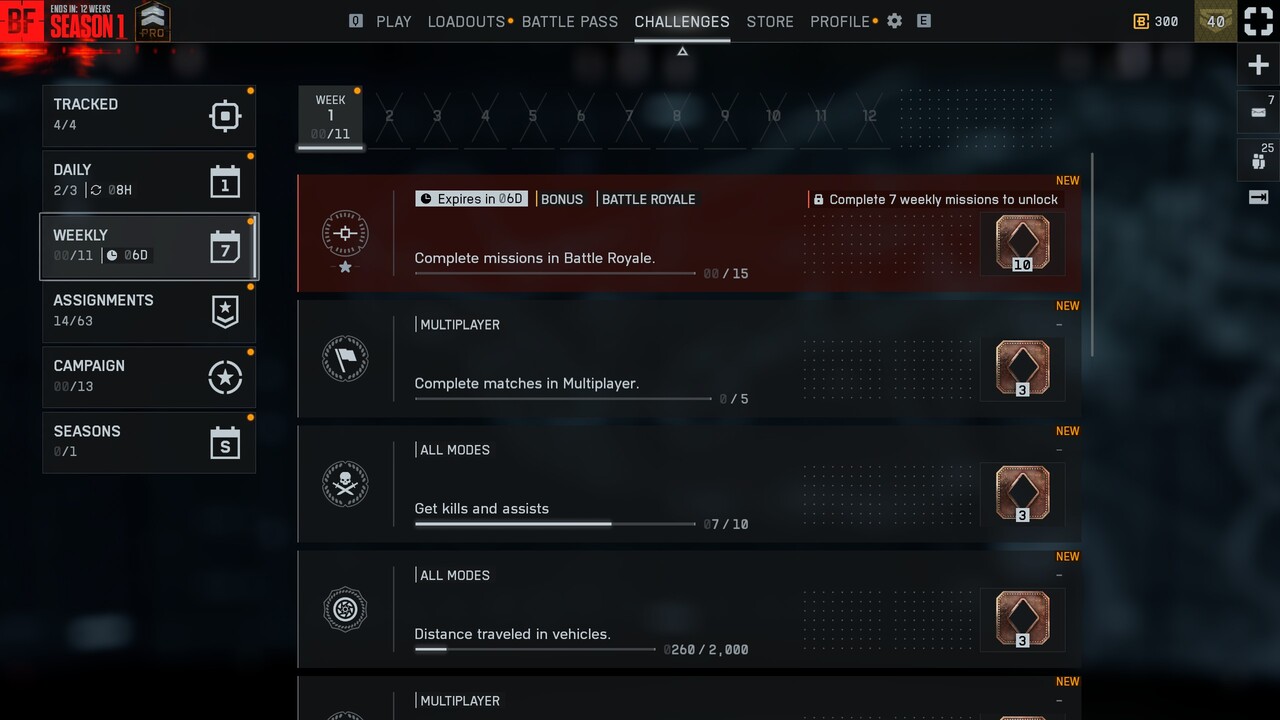
Task: Open the settings gear in the top bar
Action: pos(894,21)
